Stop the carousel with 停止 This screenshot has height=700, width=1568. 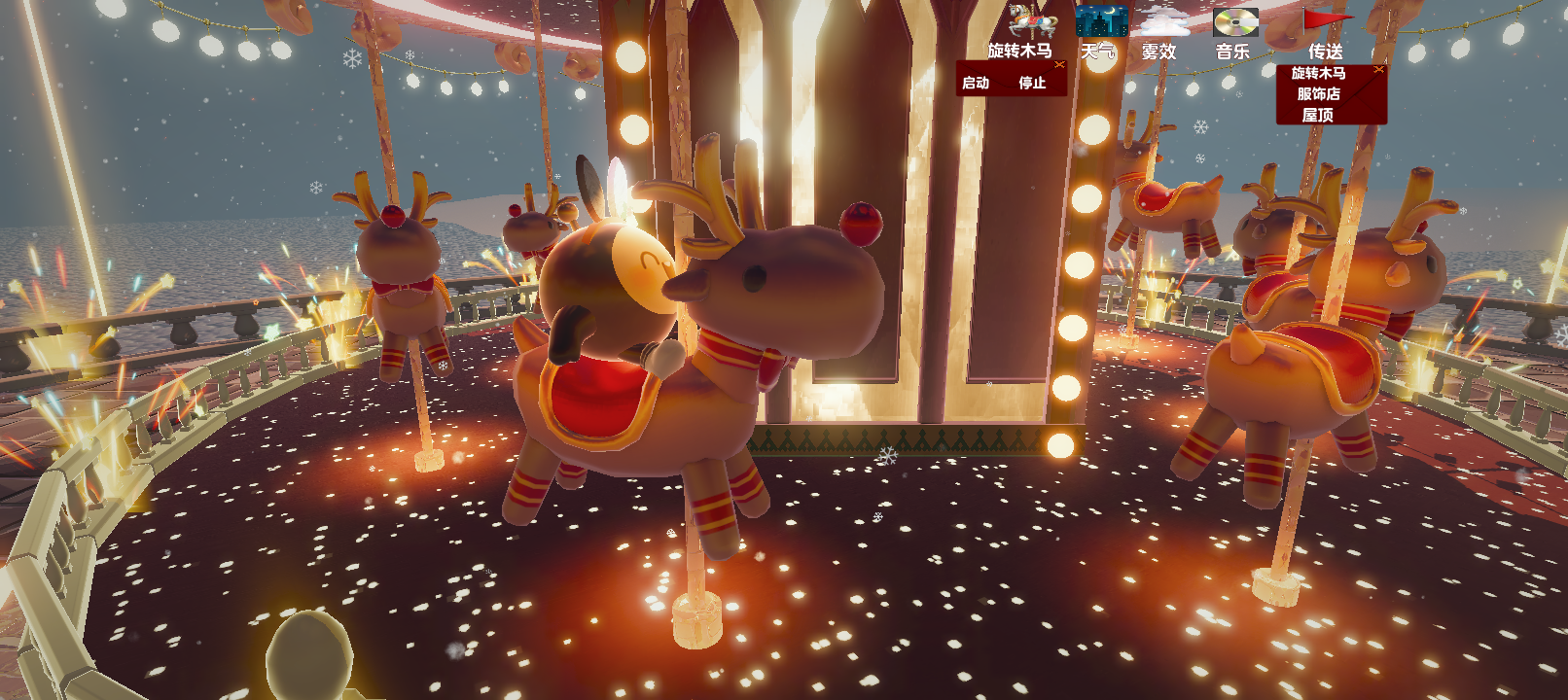(x=1032, y=84)
